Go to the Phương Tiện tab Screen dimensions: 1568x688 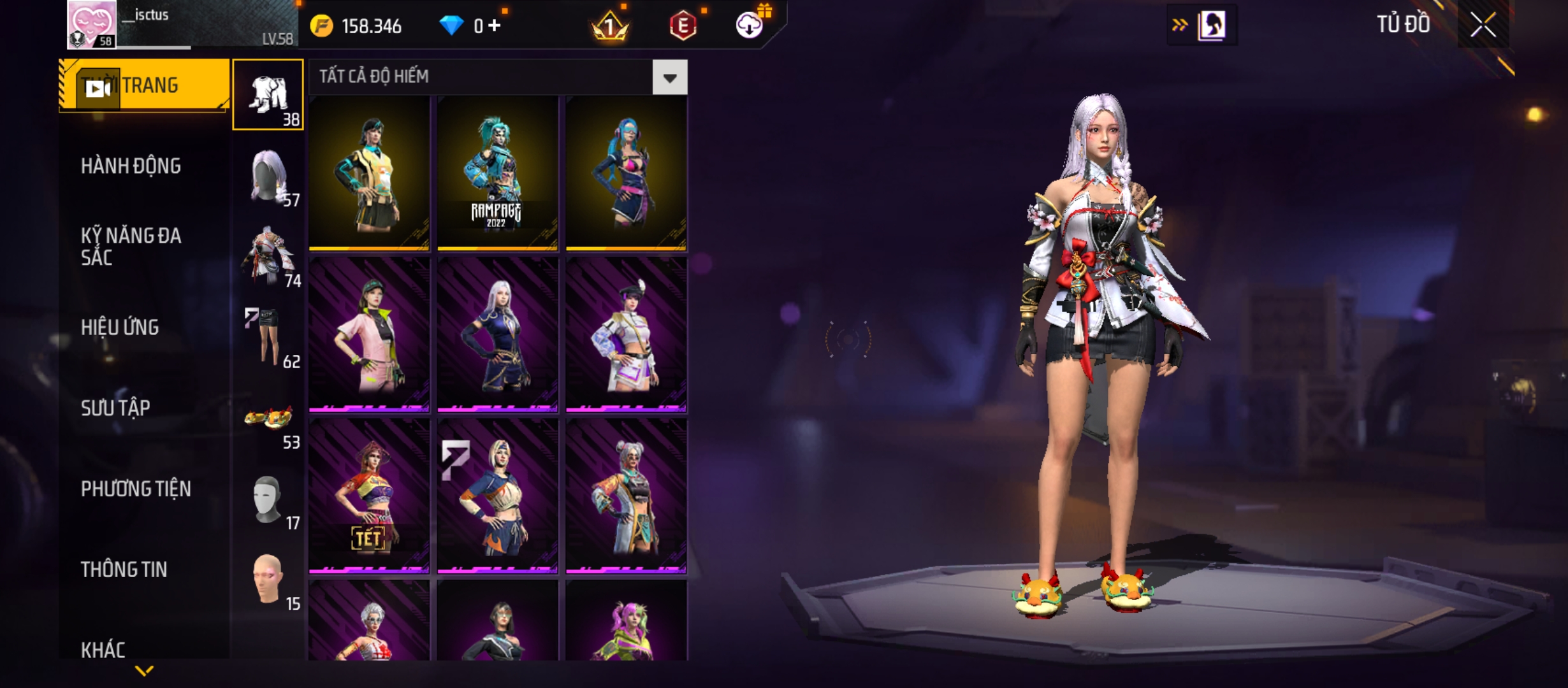(x=136, y=489)
